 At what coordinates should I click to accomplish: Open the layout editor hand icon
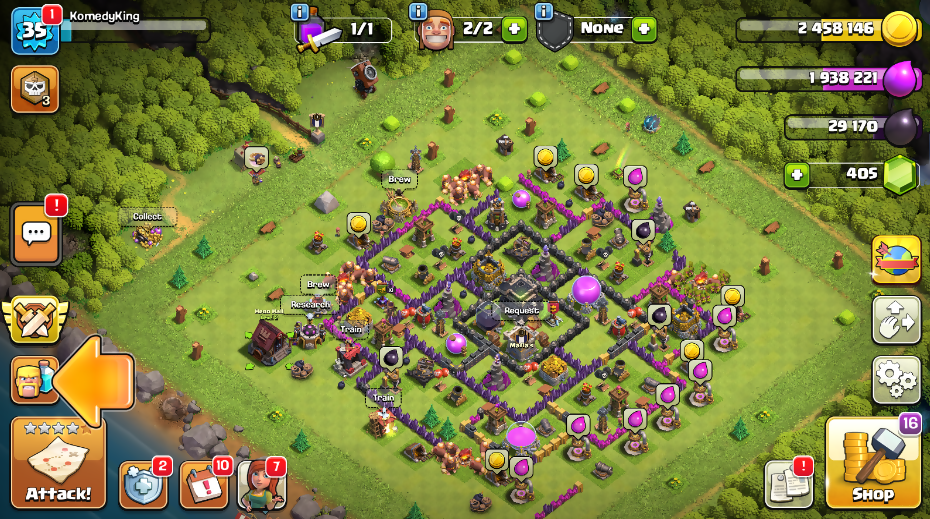click(896, 320)
